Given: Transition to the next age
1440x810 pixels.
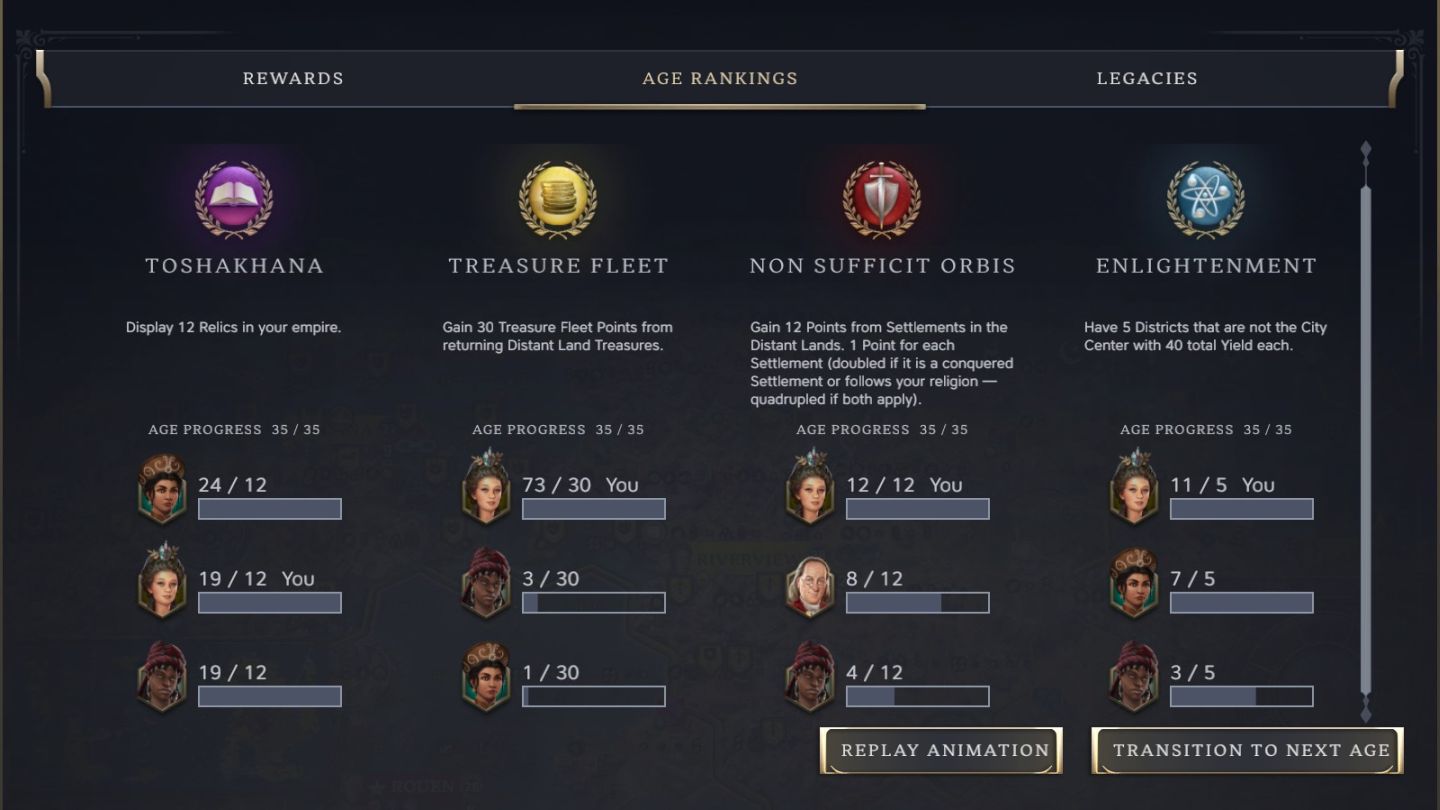Looking at the screenshot, I should point(1247,750).
